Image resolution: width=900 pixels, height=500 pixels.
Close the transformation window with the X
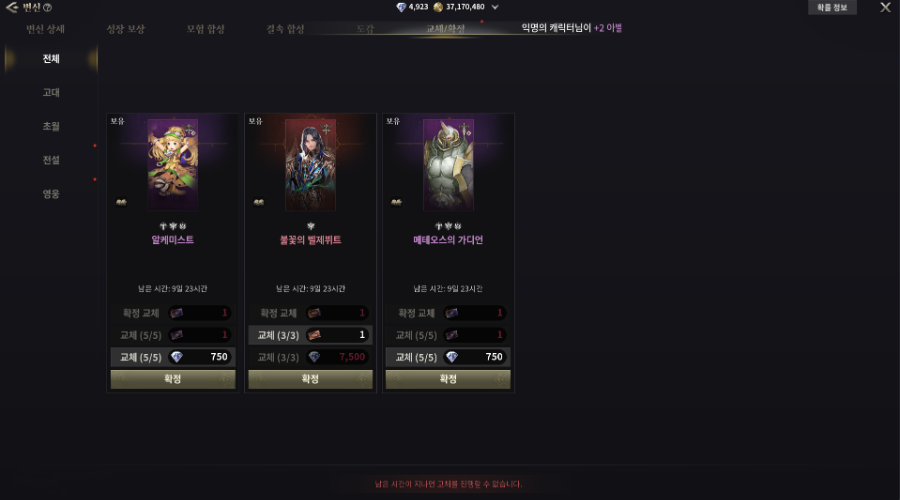[885, 8]
